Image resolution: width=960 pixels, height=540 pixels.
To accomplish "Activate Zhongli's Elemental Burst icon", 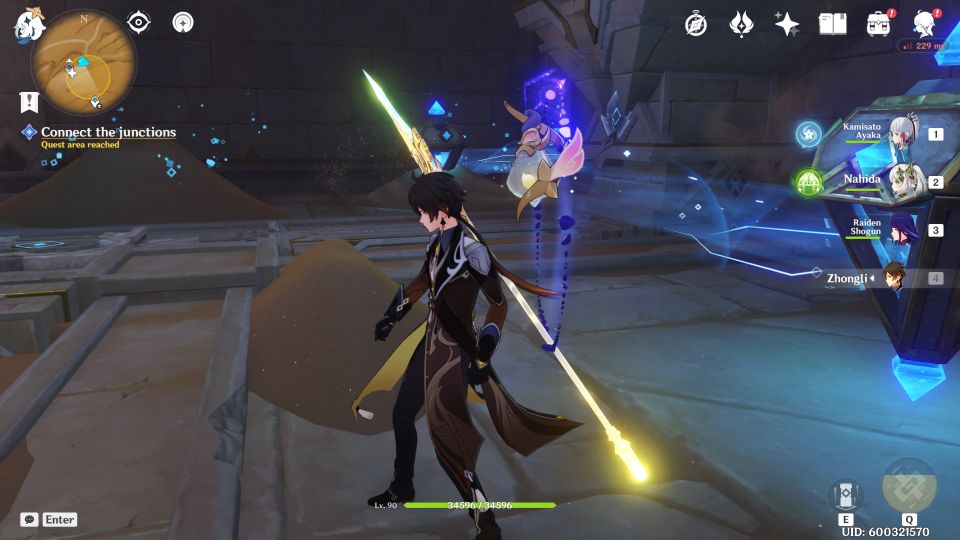I will 909,486.
